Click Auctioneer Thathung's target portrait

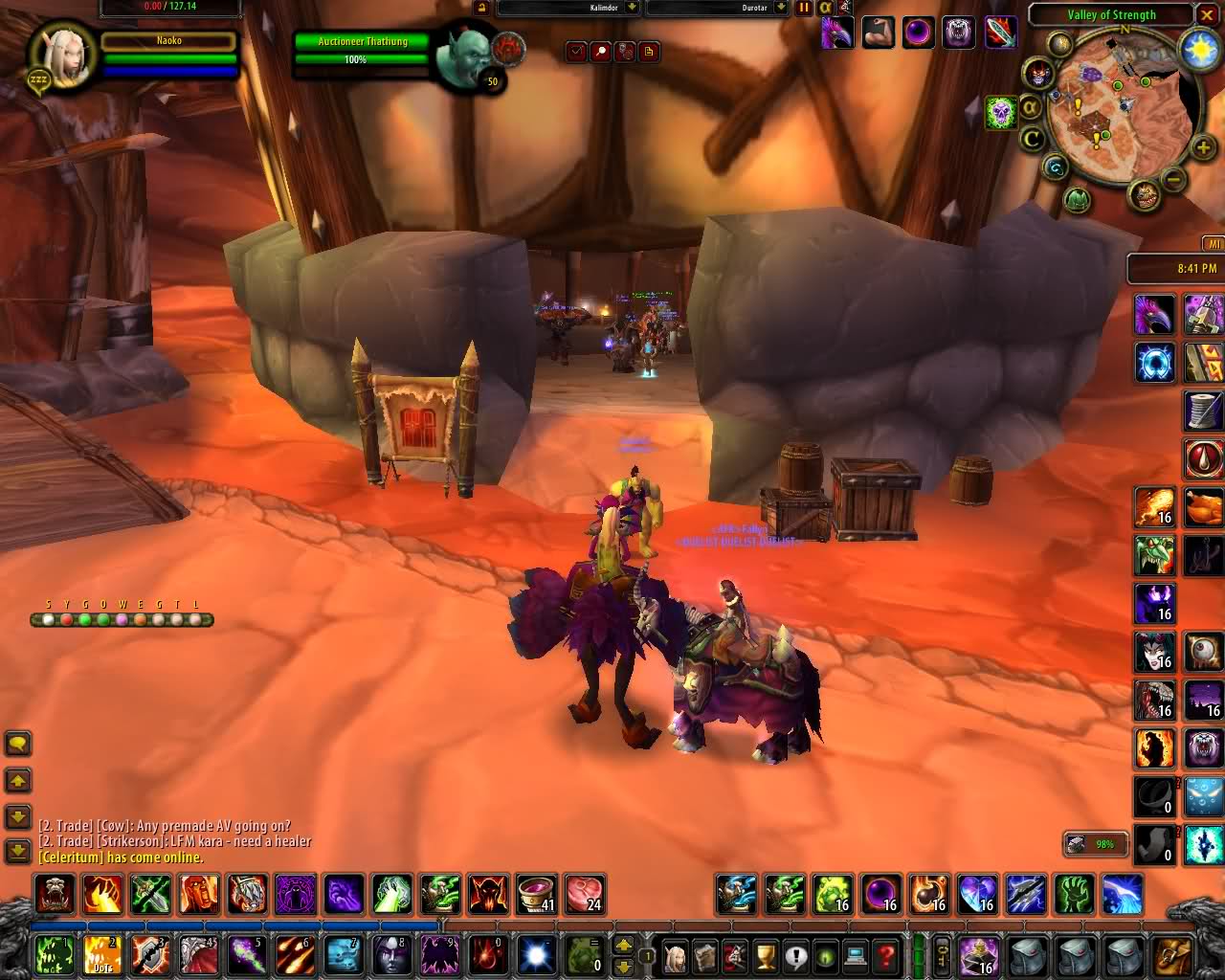tap(463, 54)
